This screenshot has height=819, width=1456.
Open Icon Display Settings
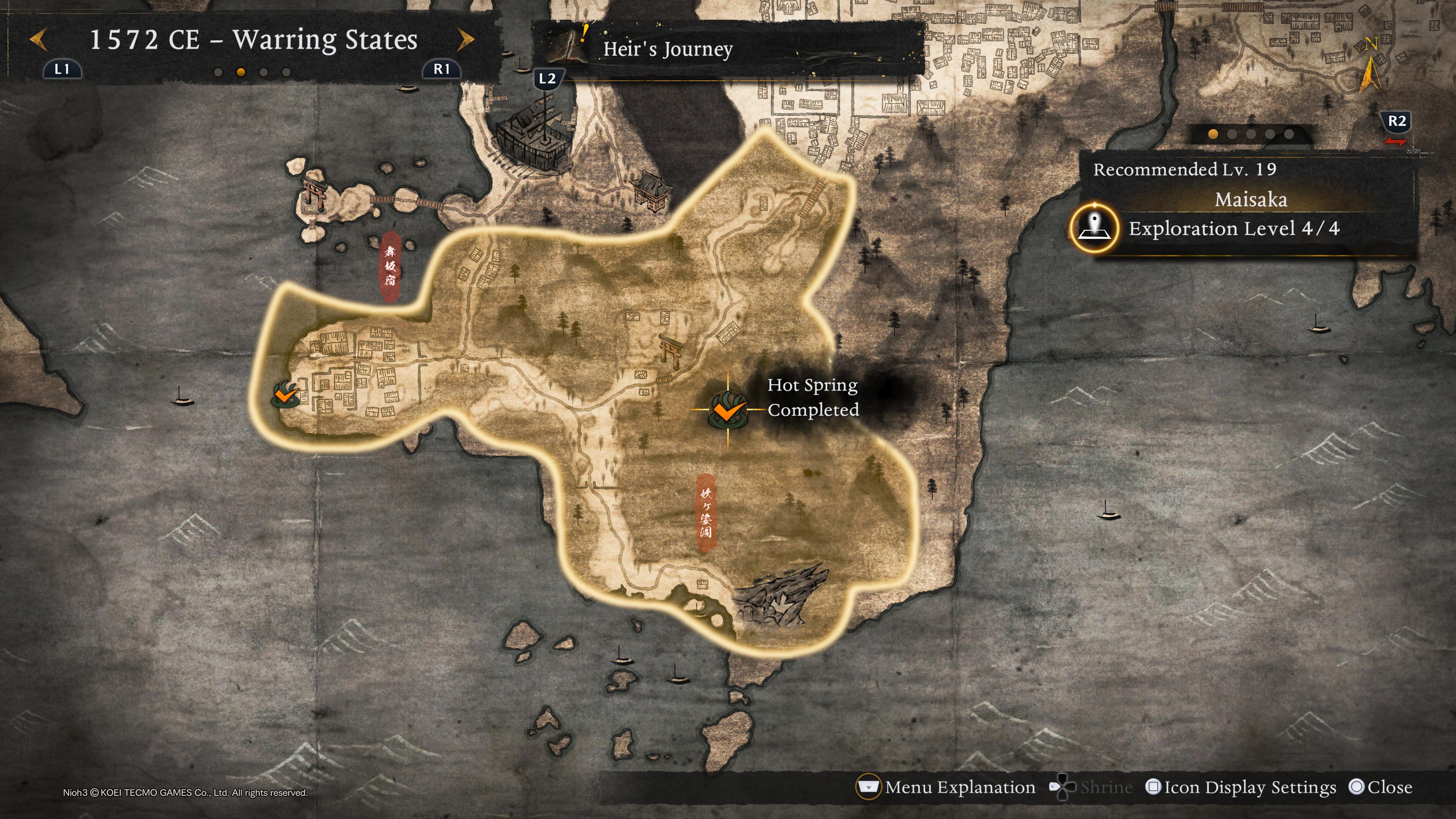1241,787
